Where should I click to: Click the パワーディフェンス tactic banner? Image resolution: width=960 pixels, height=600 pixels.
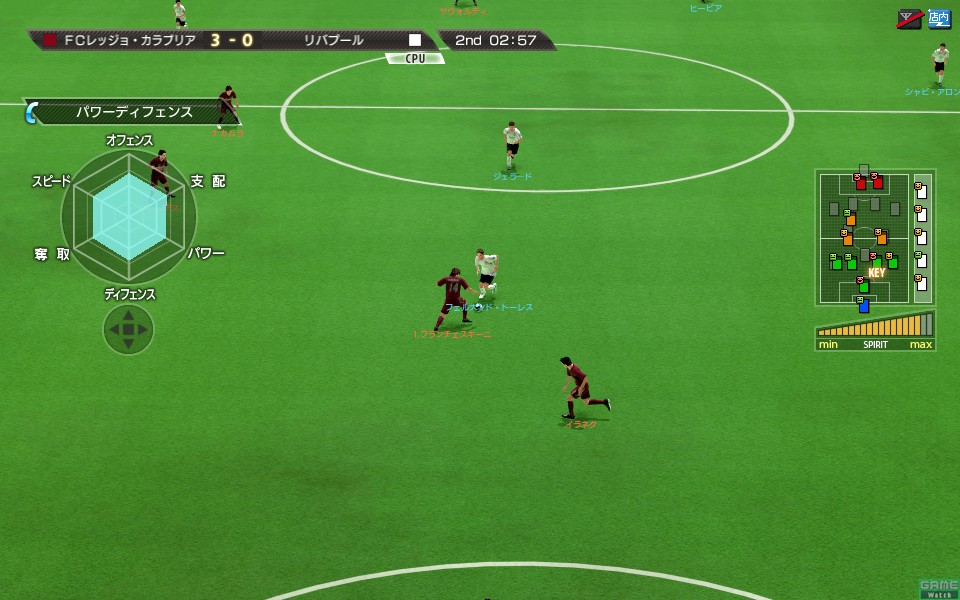[134, 112]
